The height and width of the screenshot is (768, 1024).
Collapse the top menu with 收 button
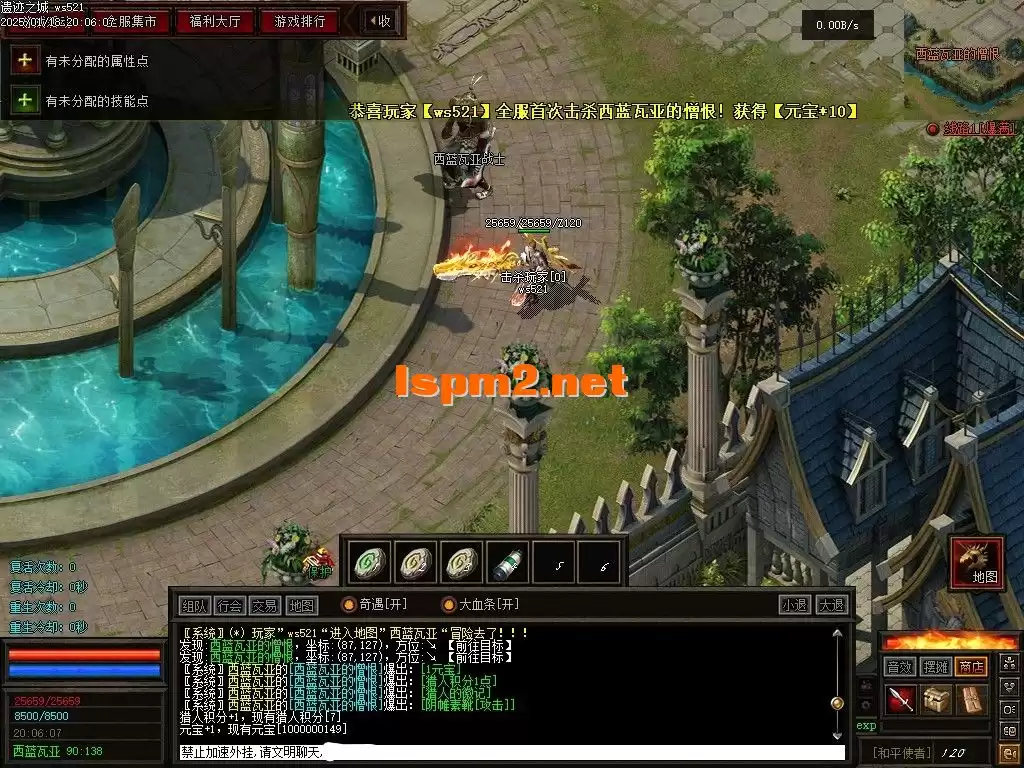(379, 21)
